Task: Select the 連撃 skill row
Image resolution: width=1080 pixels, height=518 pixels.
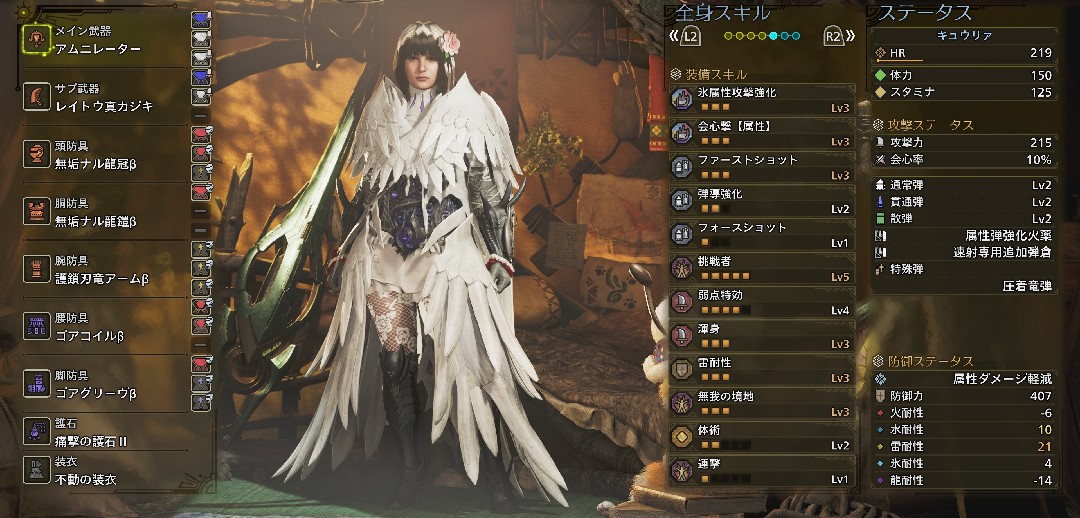Action: click(x=762, y=472)
